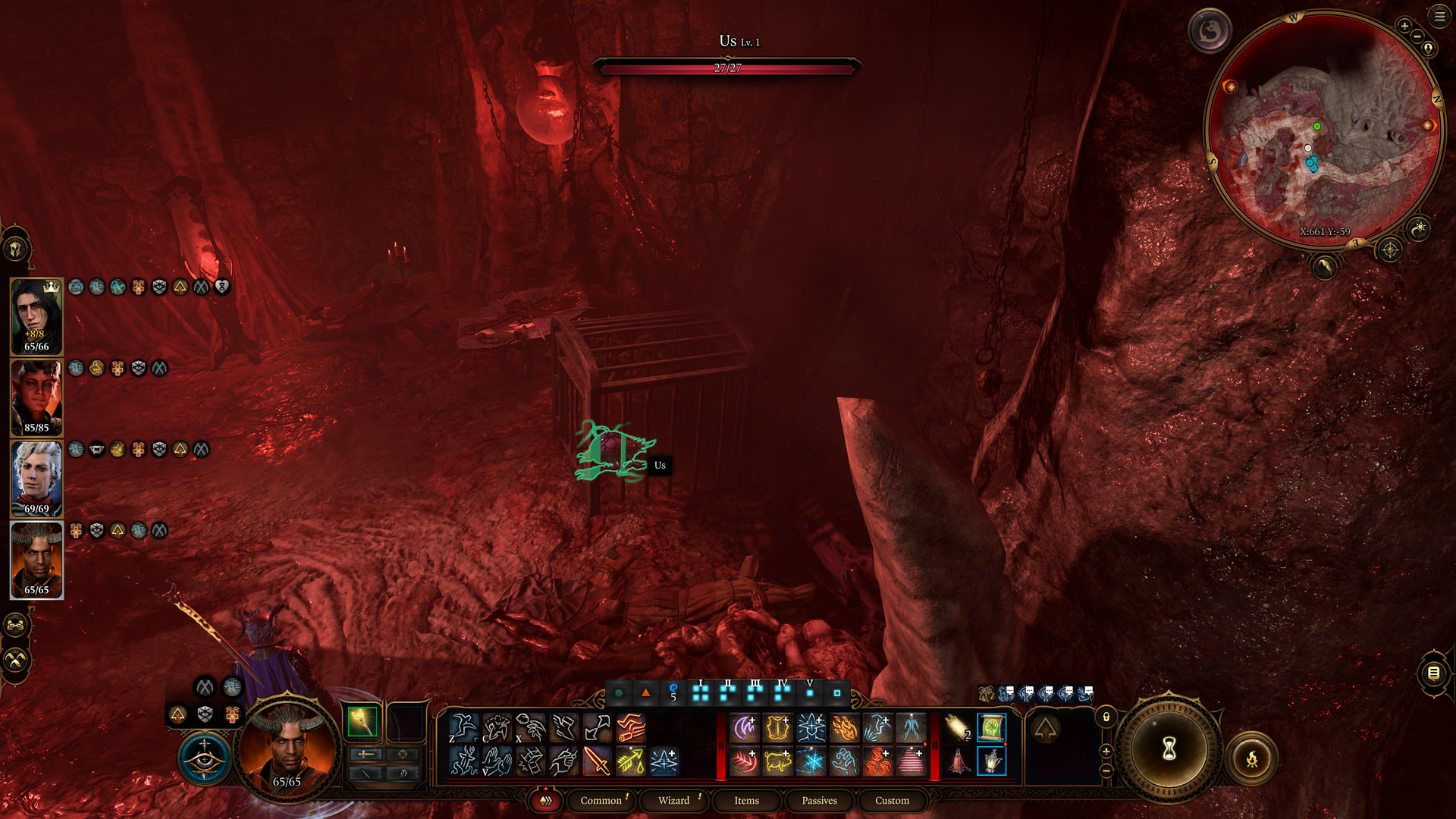Zoom in the minimap with plus button
1456x819 pixels.
tap(1404, 26)
